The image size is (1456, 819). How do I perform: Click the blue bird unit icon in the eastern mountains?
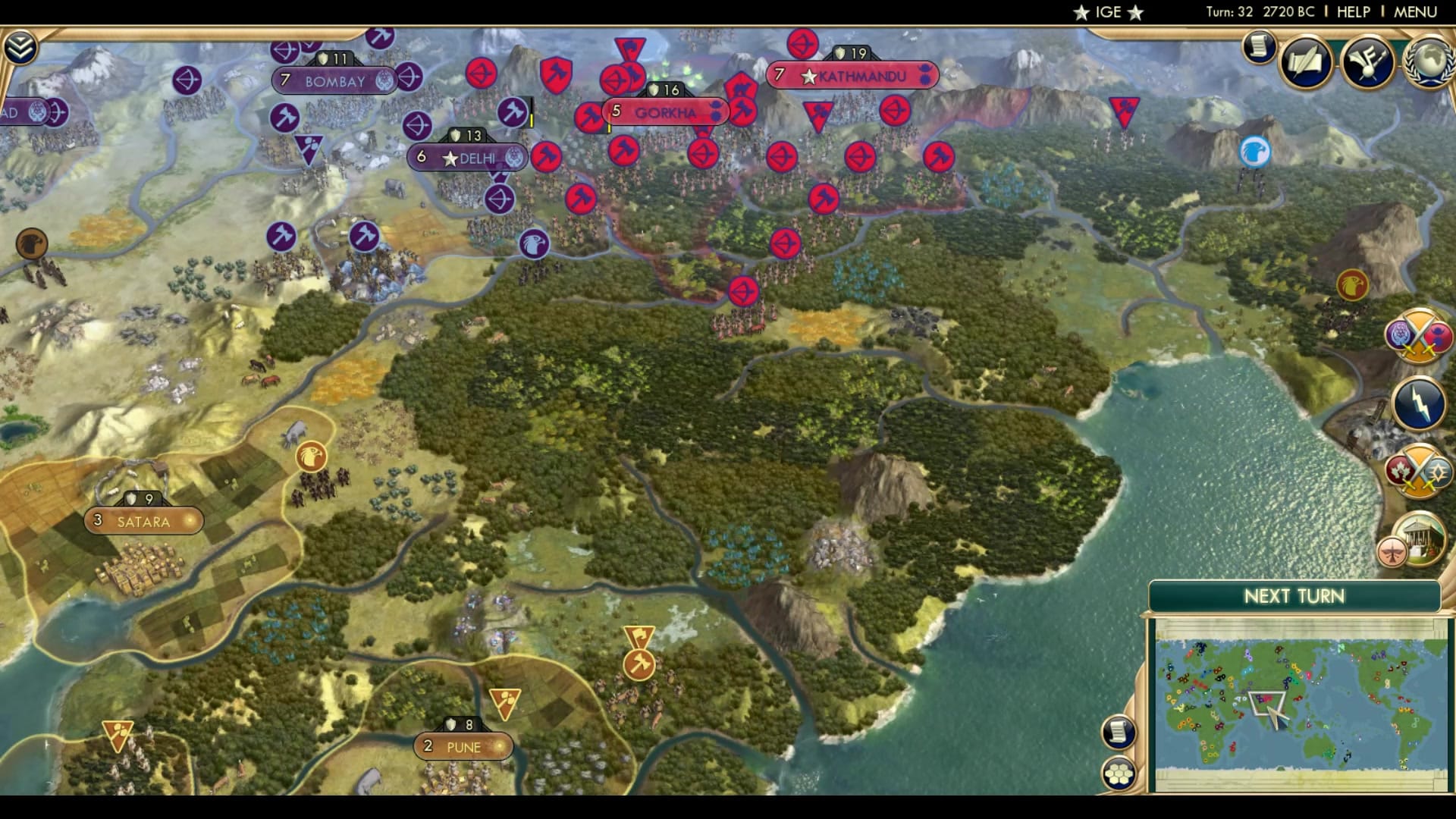click(1255, 150)
